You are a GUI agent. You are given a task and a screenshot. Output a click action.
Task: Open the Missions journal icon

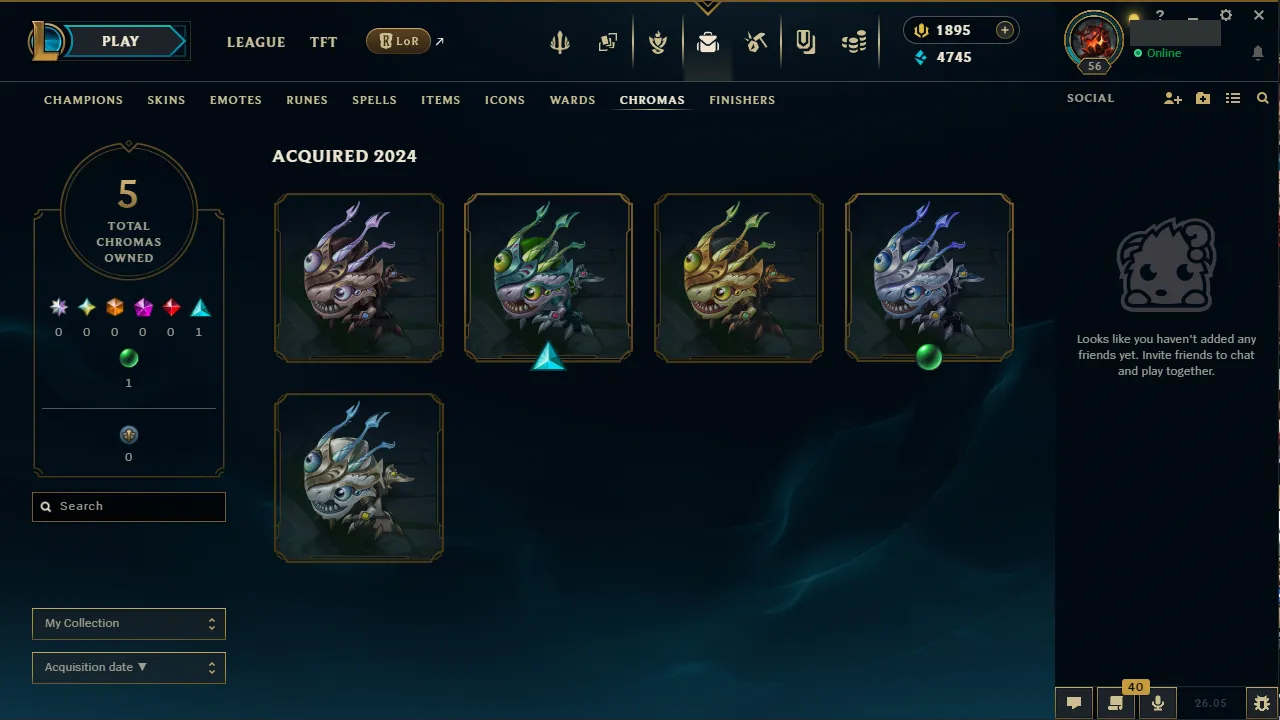(805, 41)
